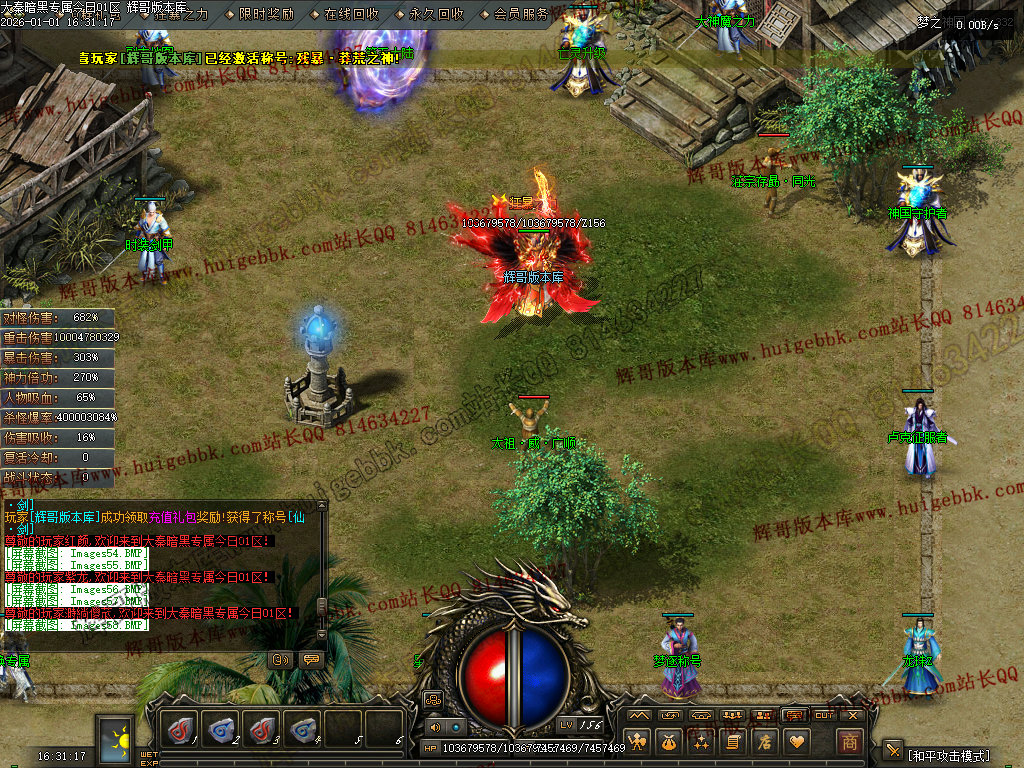Open the character panel with the warrior icon

(638, 741)
